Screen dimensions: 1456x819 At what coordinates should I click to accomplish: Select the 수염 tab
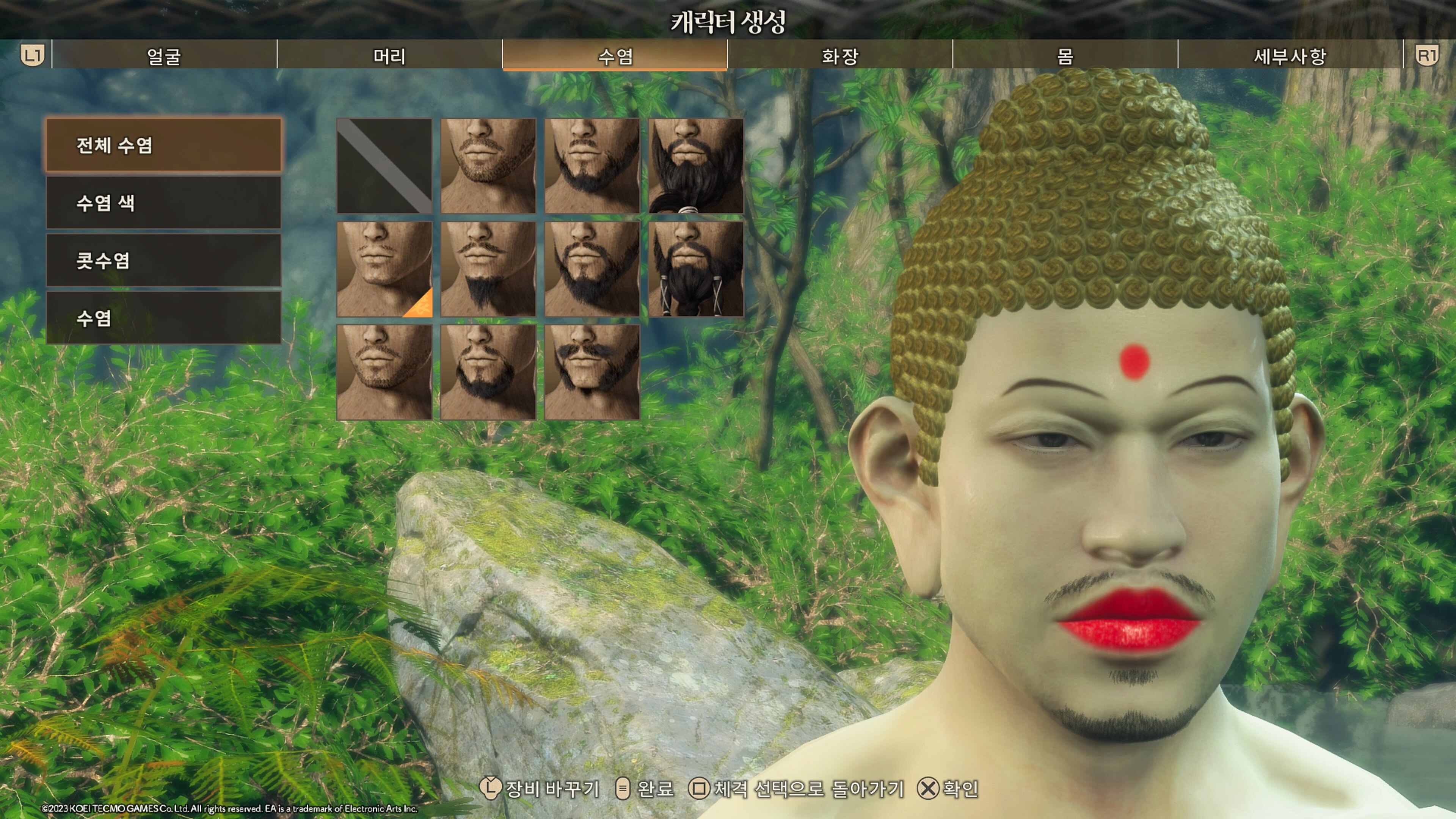tap(615, 55)
